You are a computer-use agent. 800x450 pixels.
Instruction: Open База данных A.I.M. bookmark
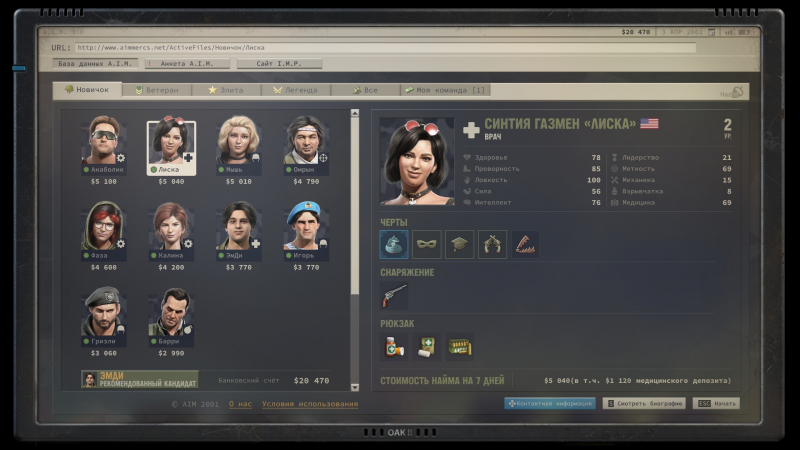[x=96, y=63]
